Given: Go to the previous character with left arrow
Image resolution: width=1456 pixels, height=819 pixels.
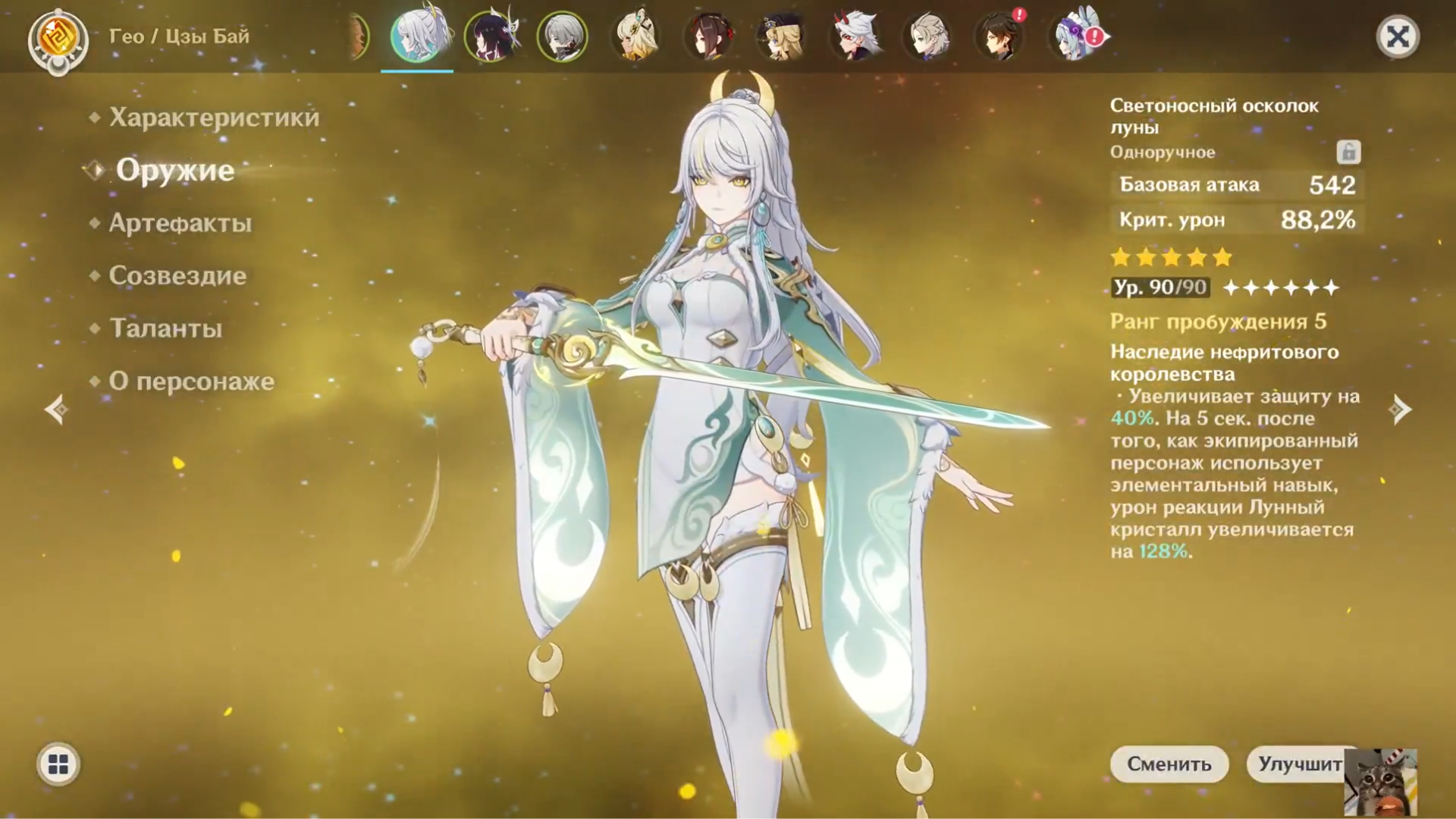Looking at the screenshot, I should (x=56, y=410).
